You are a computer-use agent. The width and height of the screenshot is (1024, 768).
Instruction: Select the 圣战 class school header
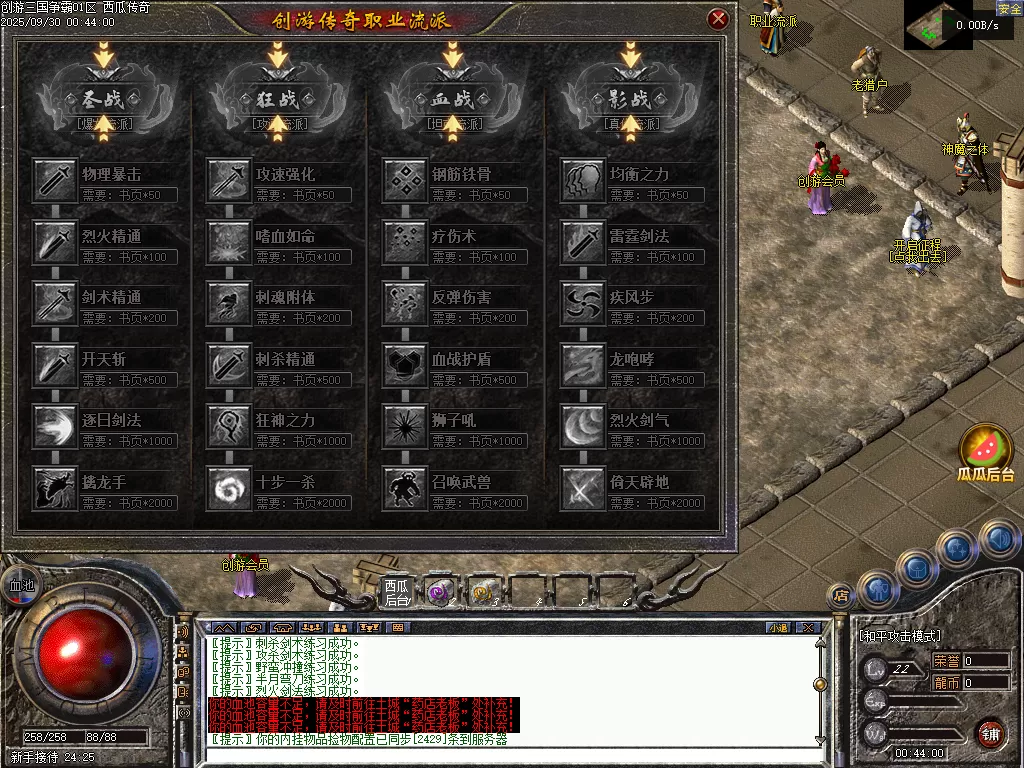pyautogui.click(x=101, y=99)
